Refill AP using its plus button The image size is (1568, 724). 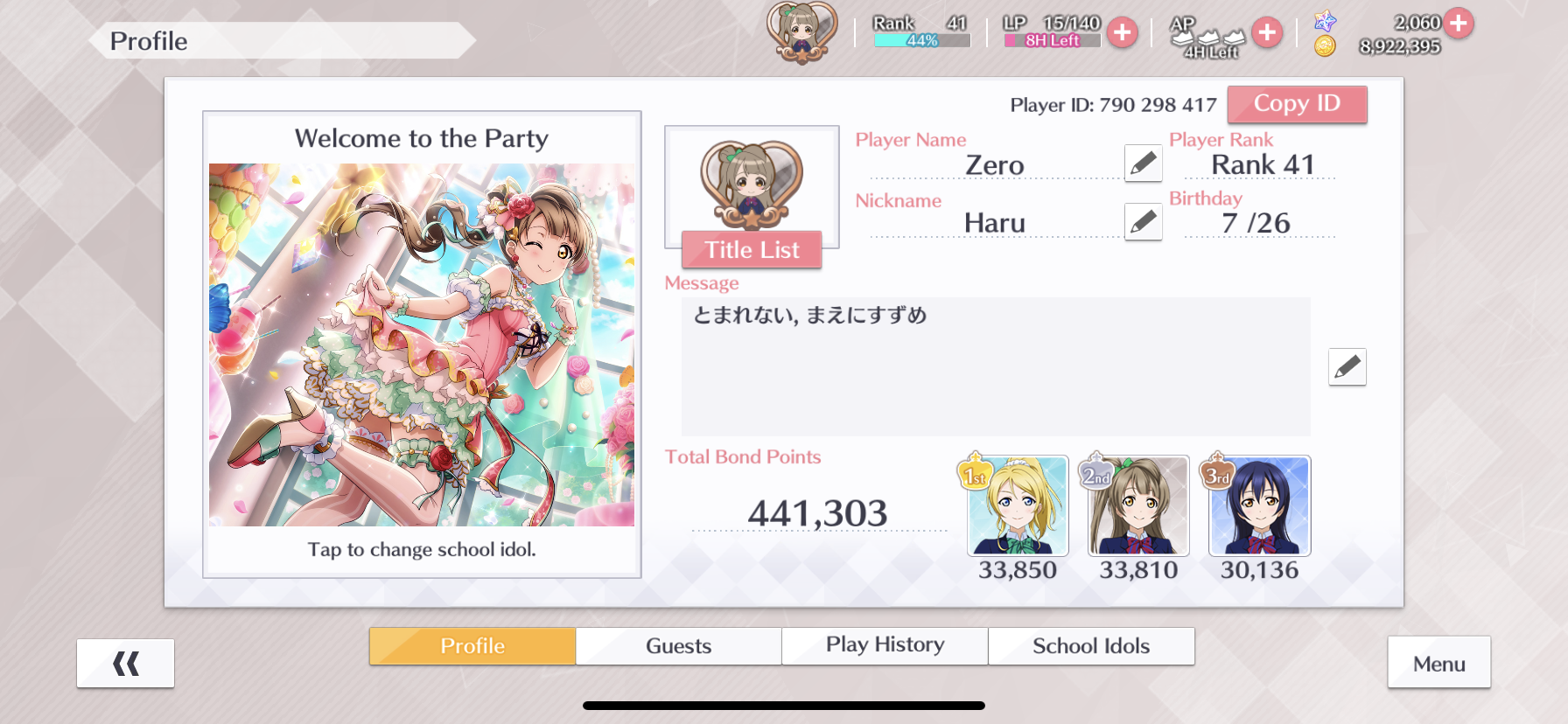(1266, 33)
